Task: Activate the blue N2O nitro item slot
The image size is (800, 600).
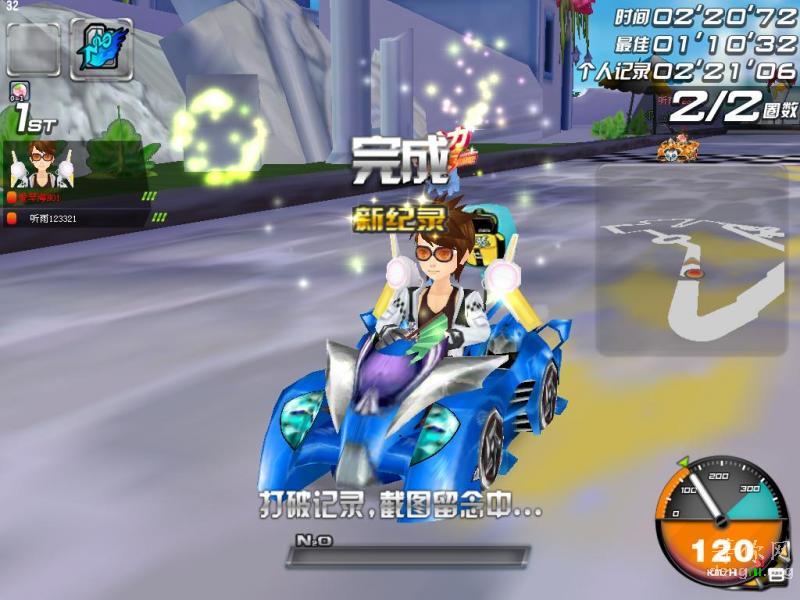Action: point(101,47)
